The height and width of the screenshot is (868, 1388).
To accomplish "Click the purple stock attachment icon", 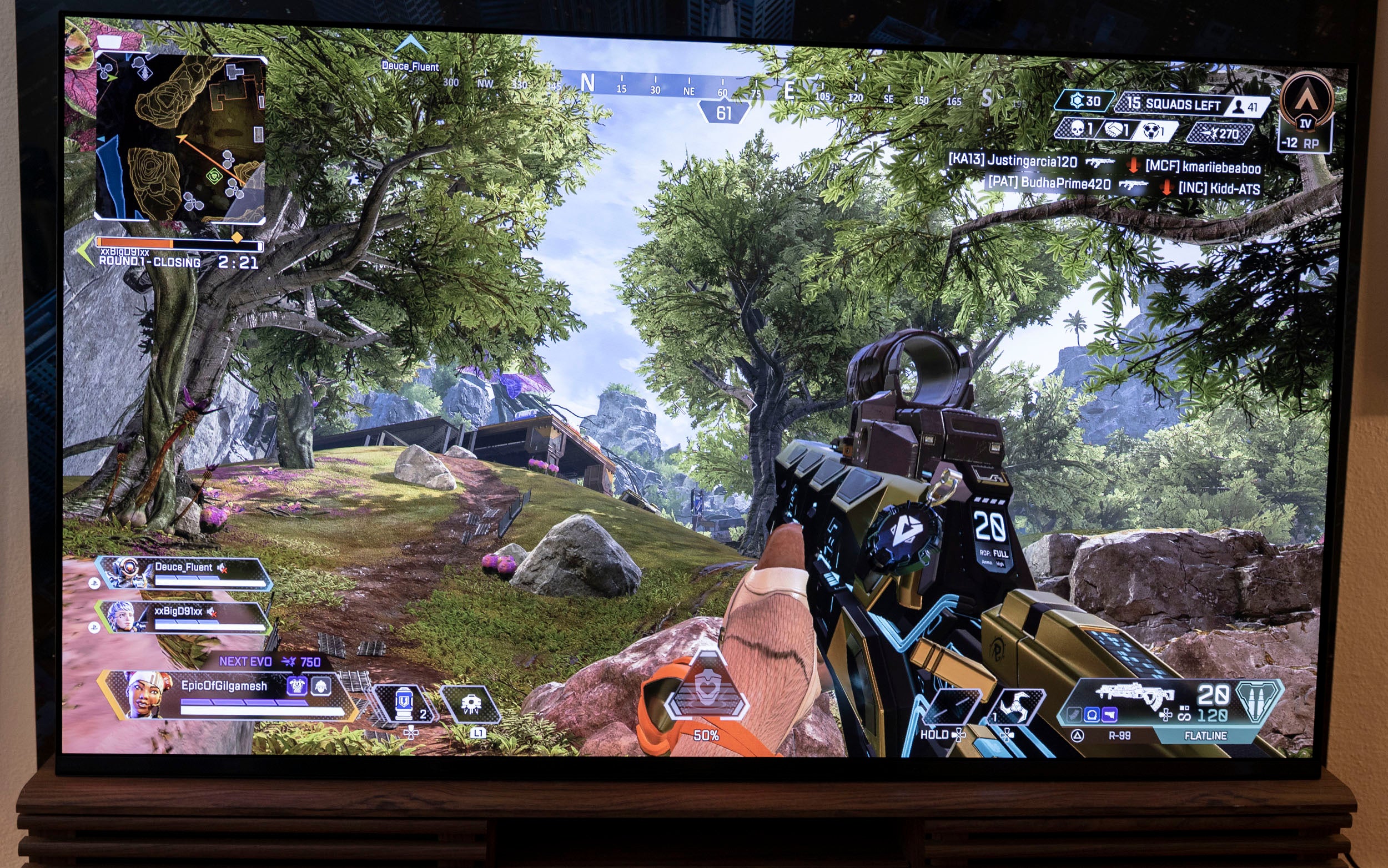I will coord(1109,715).
